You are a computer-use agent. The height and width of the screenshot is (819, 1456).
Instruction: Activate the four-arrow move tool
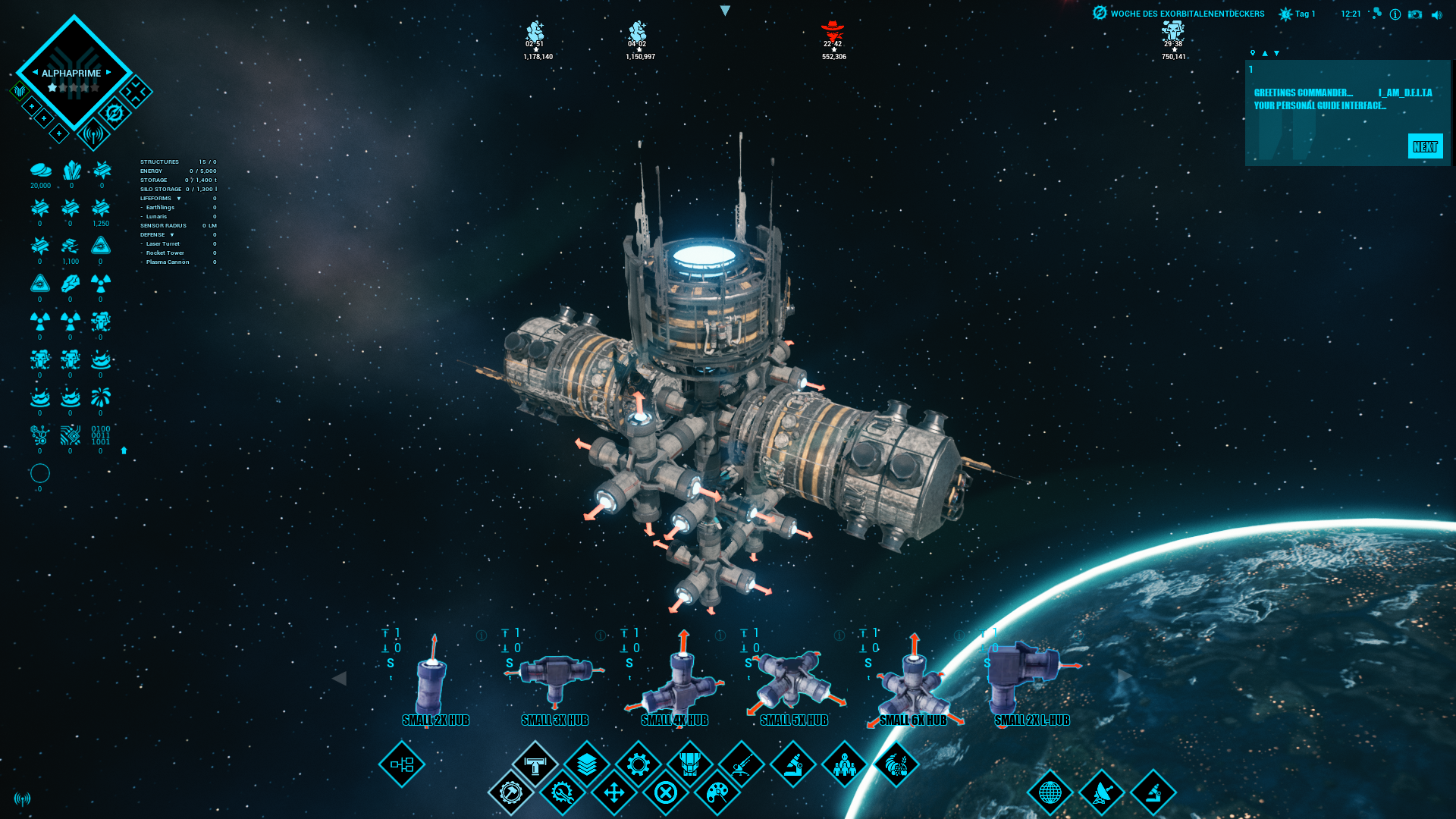coord(614,793)
